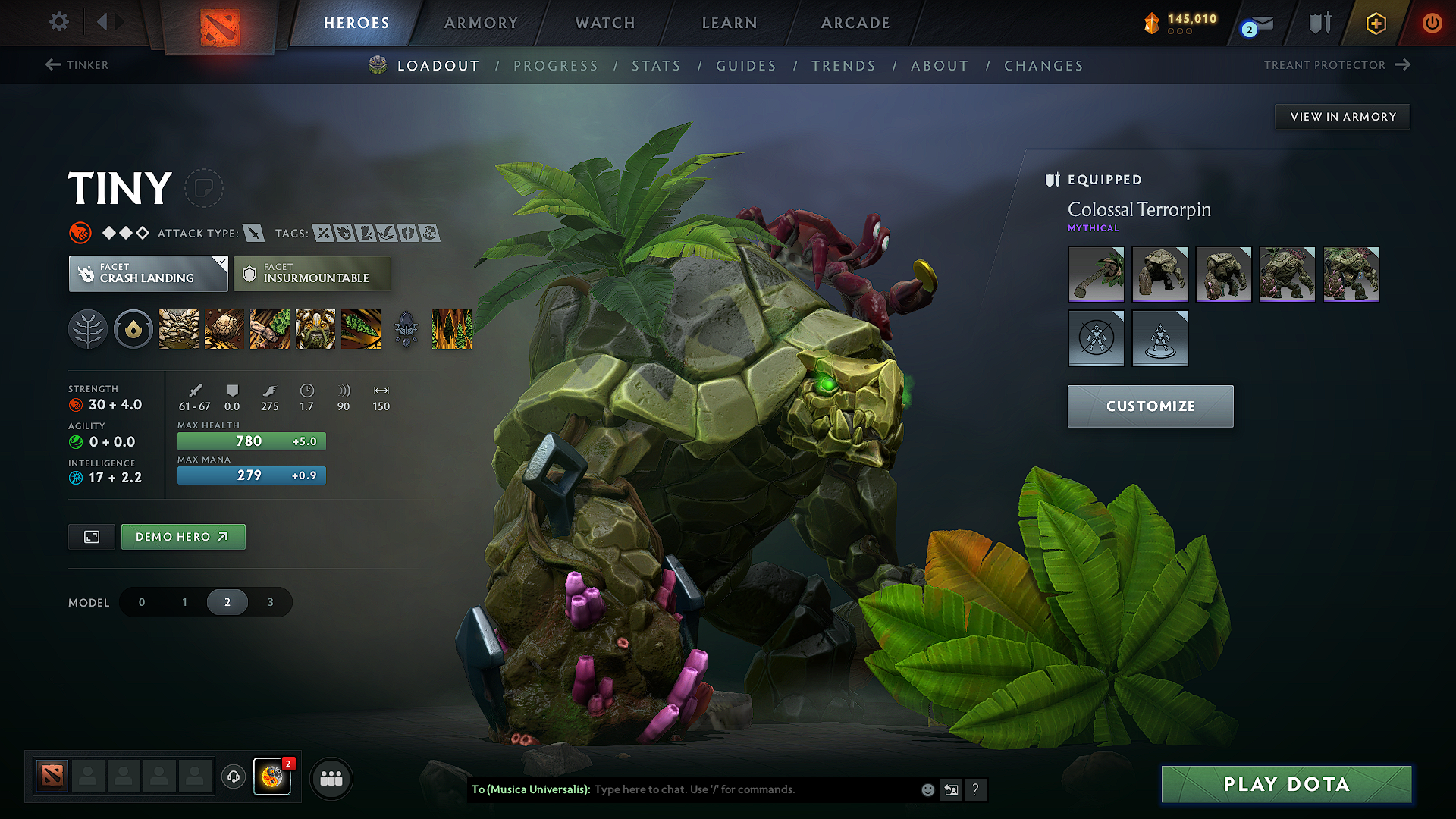Screen dimensions: 1456x819
Task: Click the Dota 2 logo in the navbar
Action: pos(221,24)
